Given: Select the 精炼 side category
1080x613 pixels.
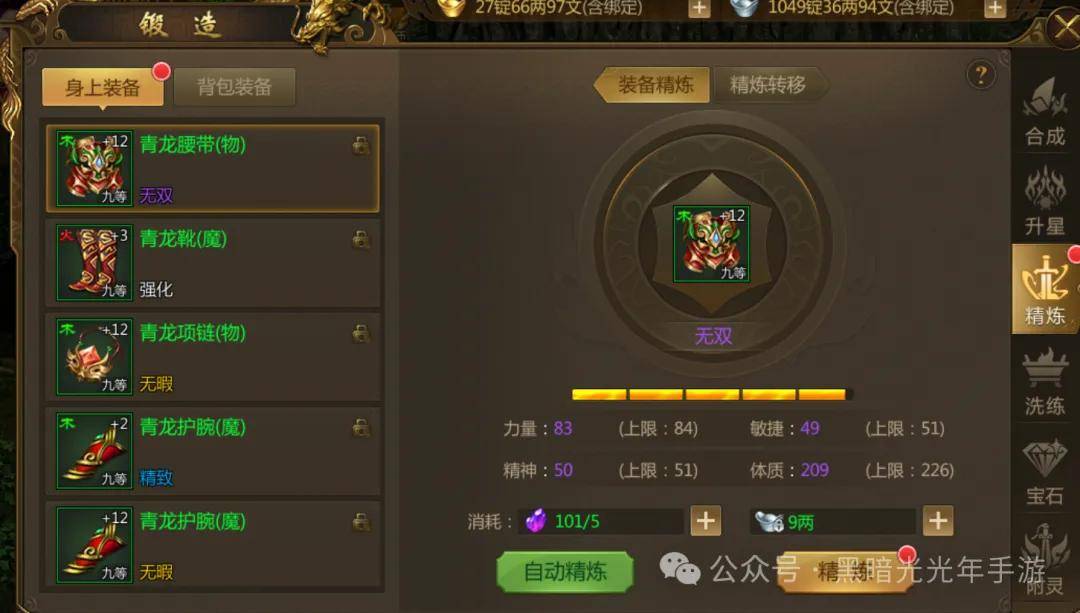Looking at the screenshot, I should (1045, 290).
